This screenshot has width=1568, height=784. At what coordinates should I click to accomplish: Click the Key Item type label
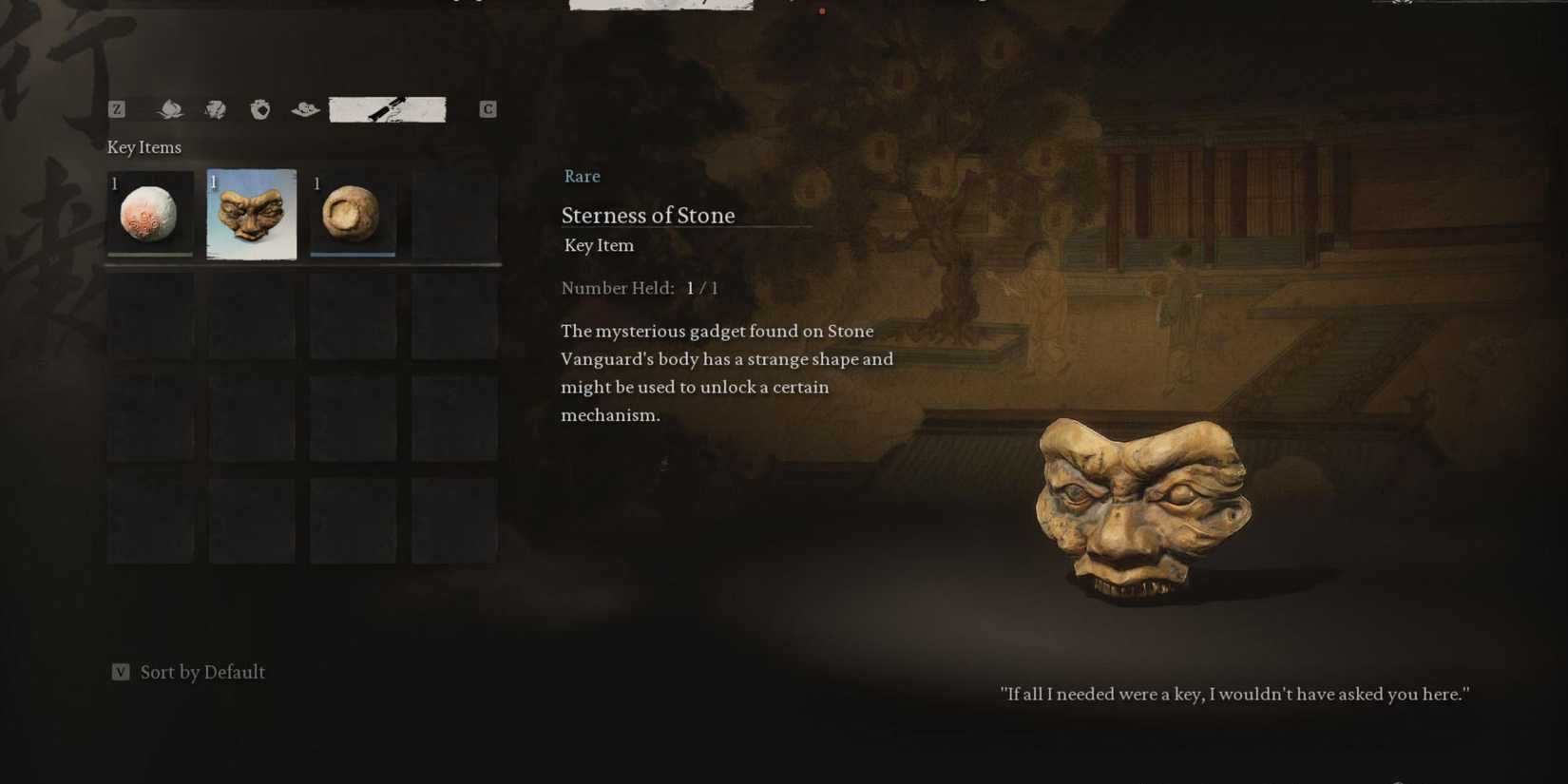point(598,245)
